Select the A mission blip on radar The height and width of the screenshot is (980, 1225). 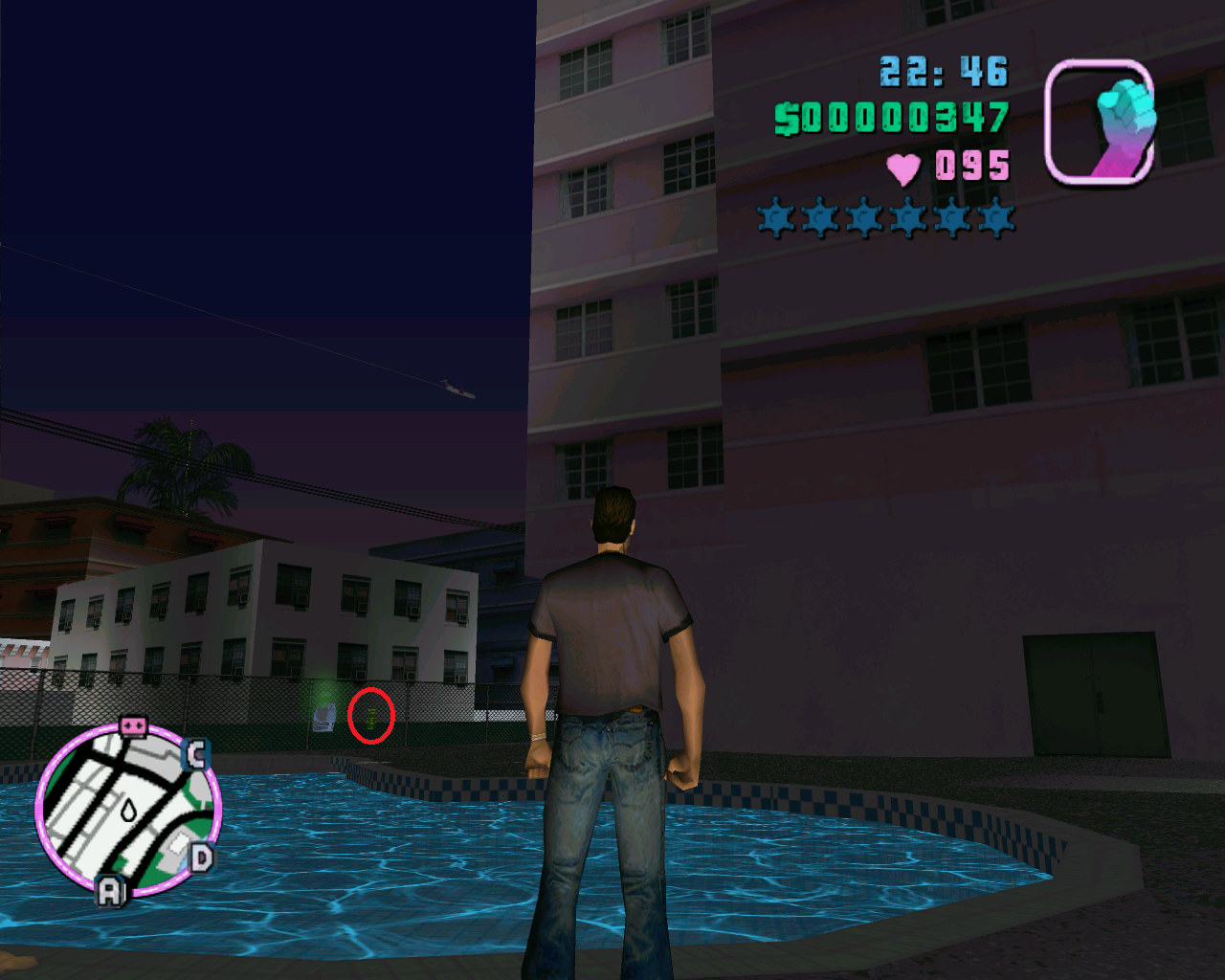click(x=111, y=892)
